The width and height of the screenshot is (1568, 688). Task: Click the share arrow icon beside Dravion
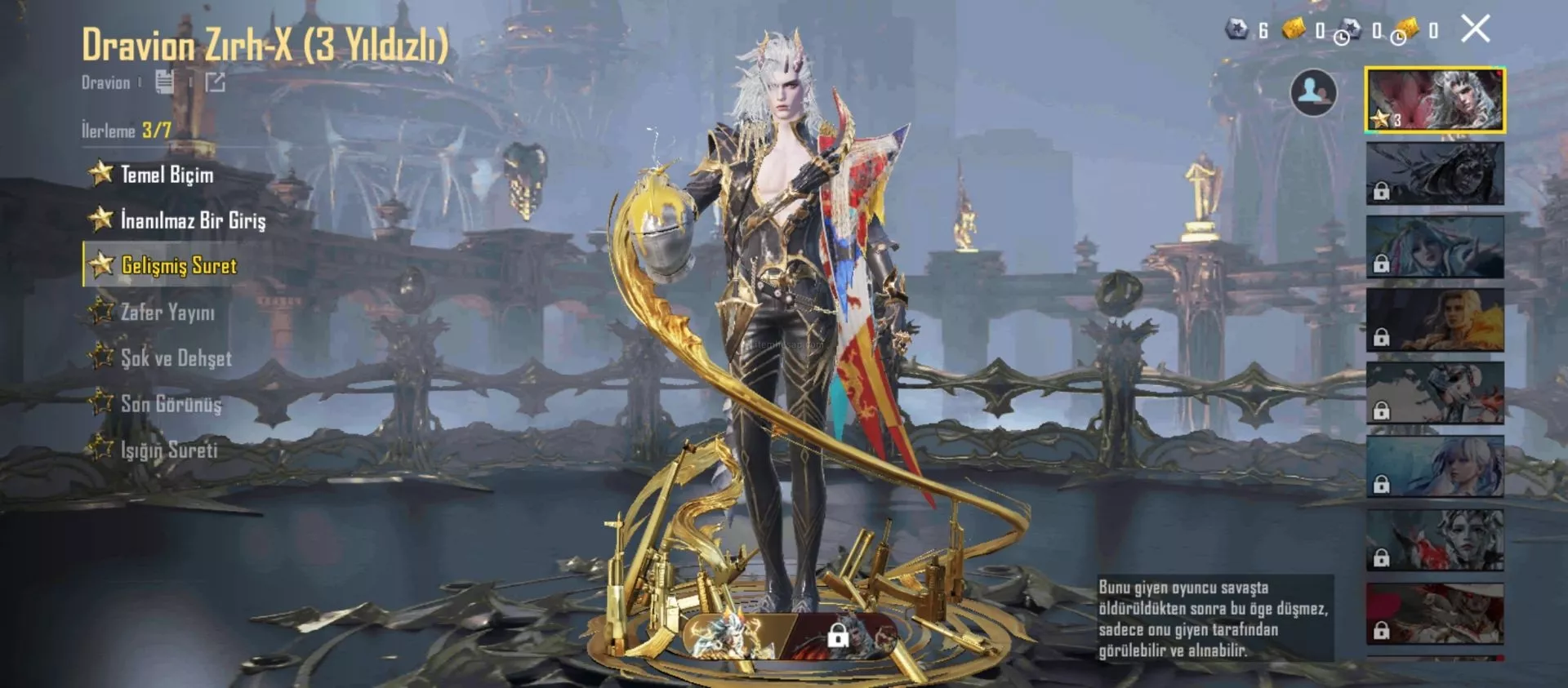point(215,82)
